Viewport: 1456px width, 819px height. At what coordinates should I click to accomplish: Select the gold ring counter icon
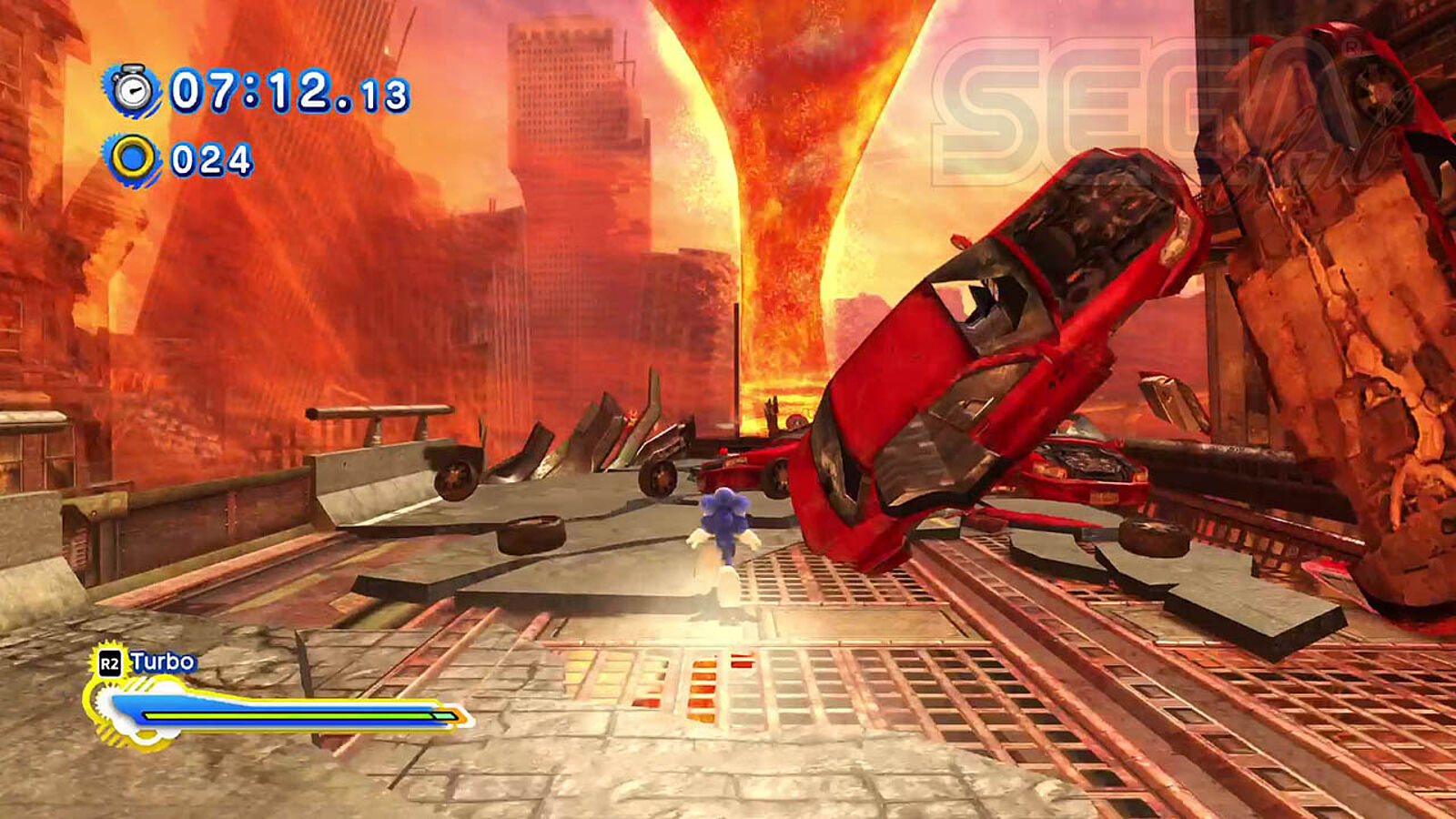[133, 159]
